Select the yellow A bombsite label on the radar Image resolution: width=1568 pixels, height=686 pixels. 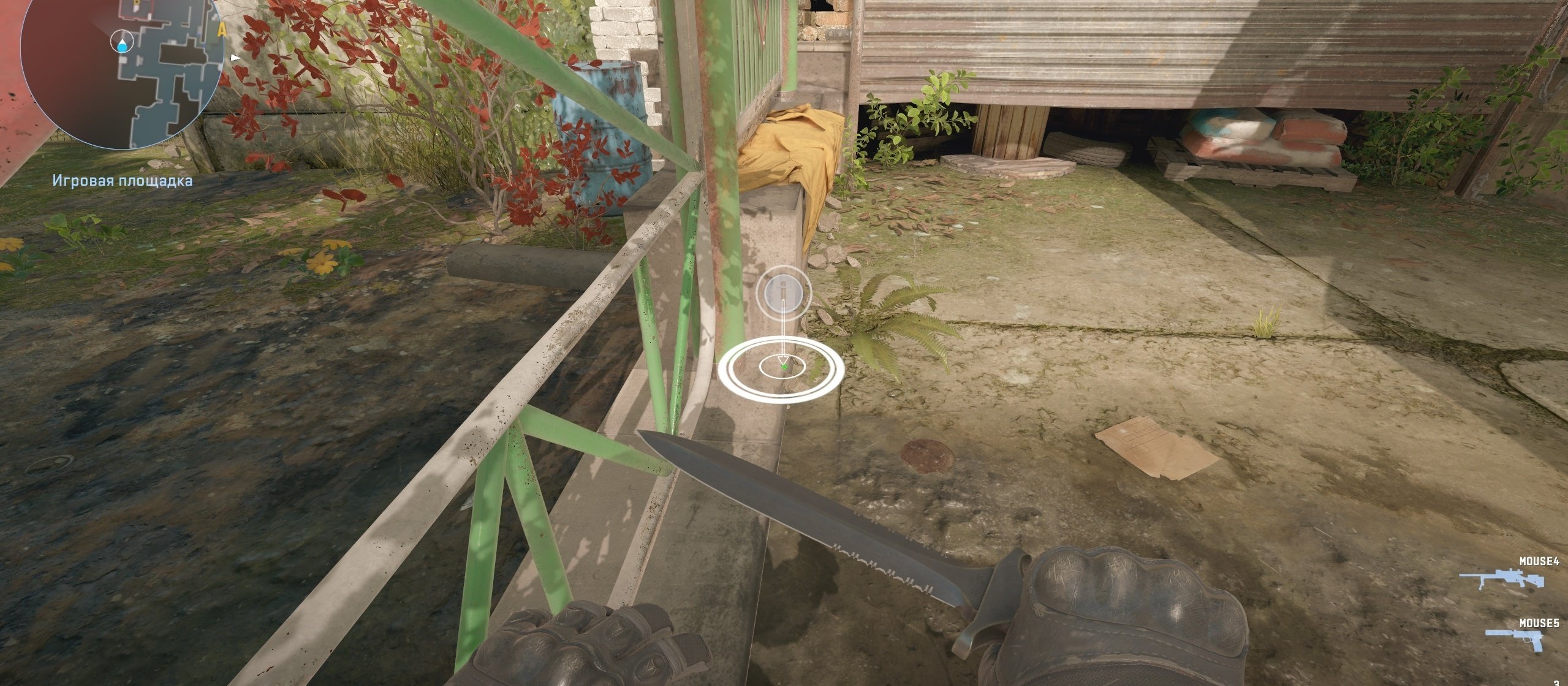222,29
